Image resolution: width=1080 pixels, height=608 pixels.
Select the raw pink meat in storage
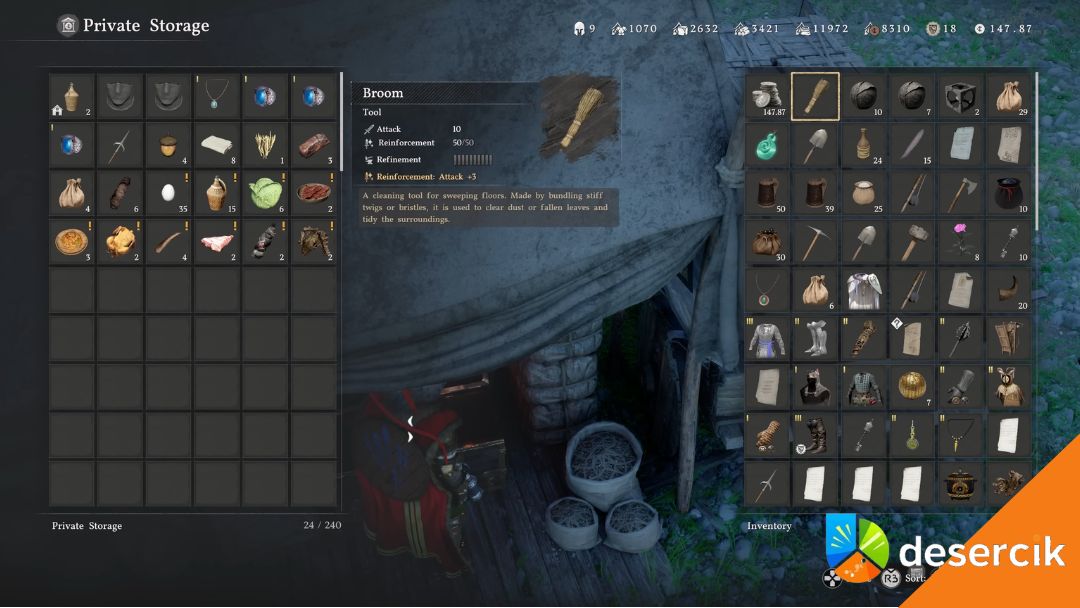(216, 241)
